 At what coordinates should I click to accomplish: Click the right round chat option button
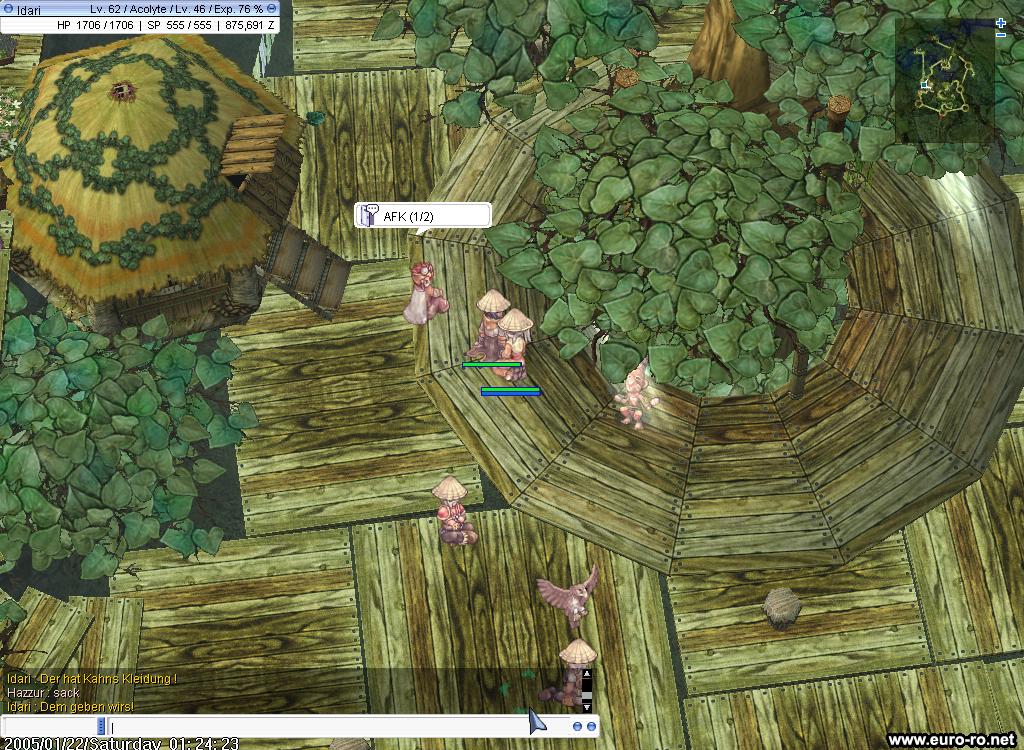pos(591,726)
